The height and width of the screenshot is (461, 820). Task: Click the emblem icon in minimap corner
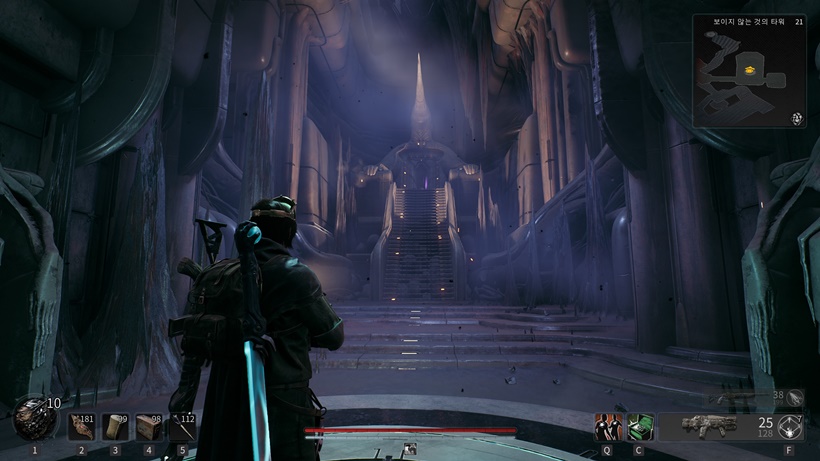(x=797, y=118)
